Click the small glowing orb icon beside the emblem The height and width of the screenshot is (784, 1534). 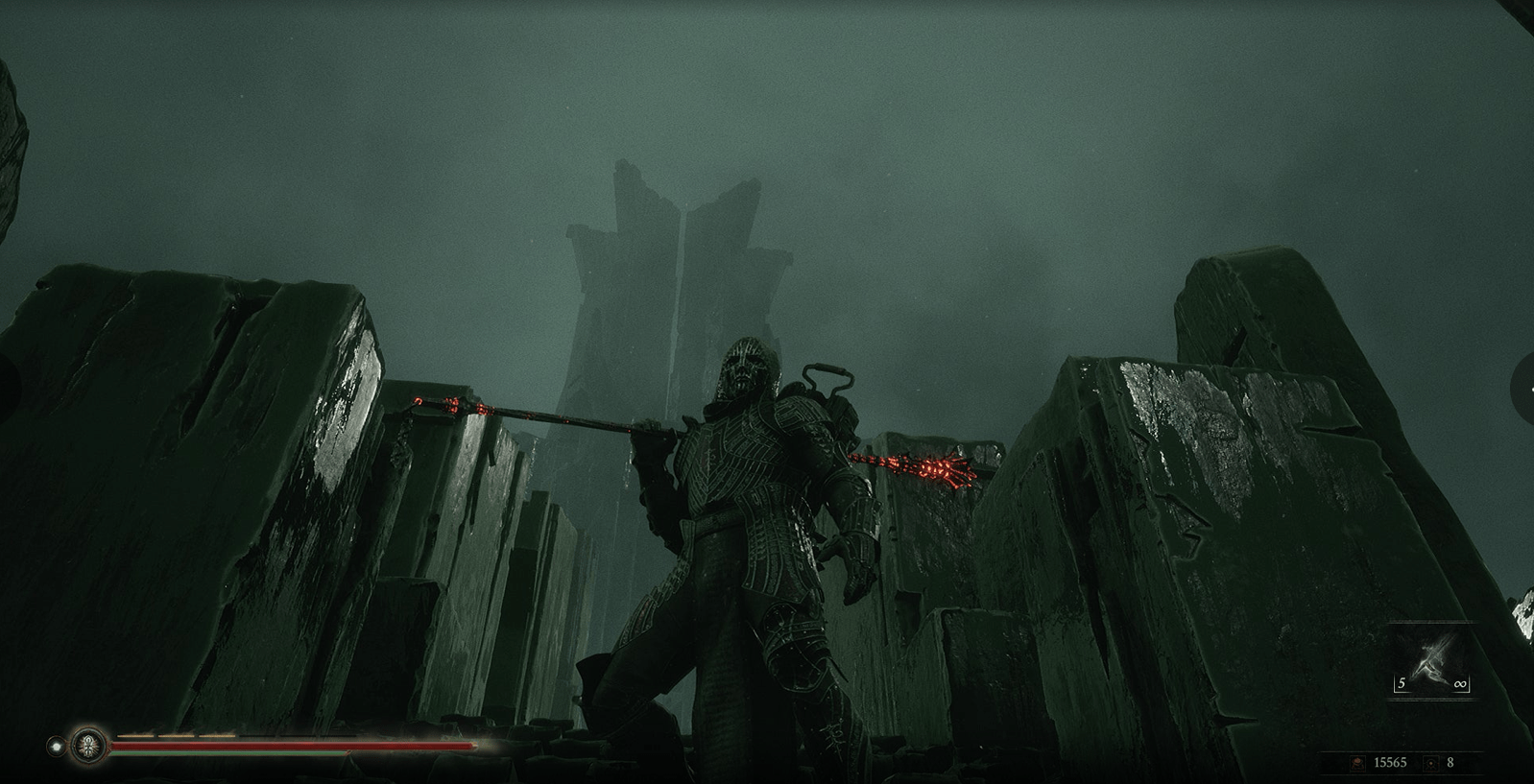[57, 747]
